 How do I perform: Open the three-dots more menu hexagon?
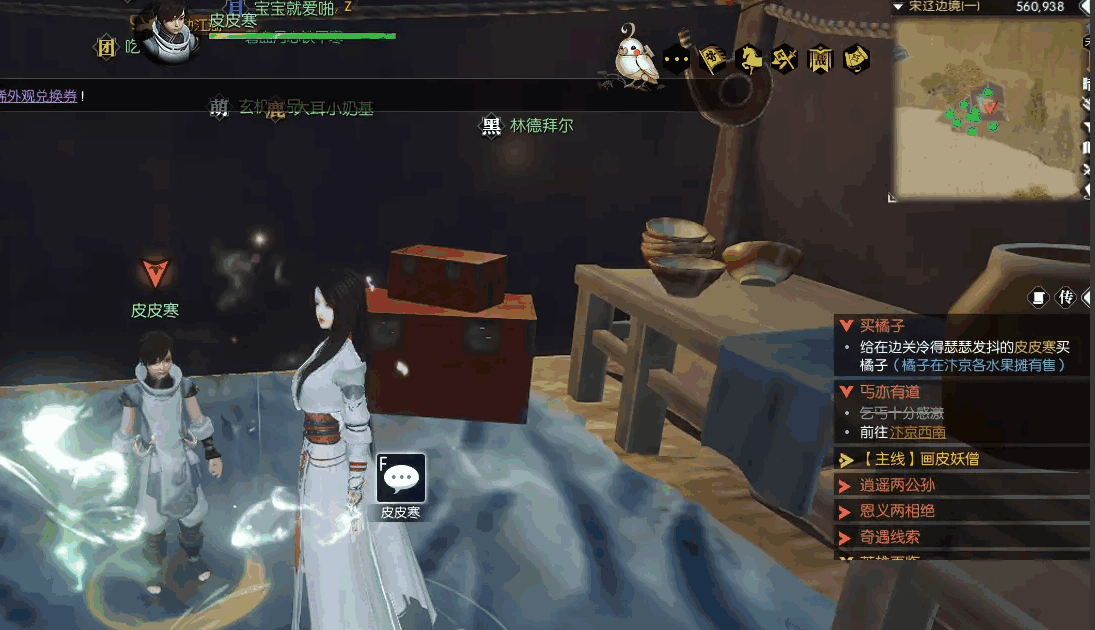tap(677, 60)
